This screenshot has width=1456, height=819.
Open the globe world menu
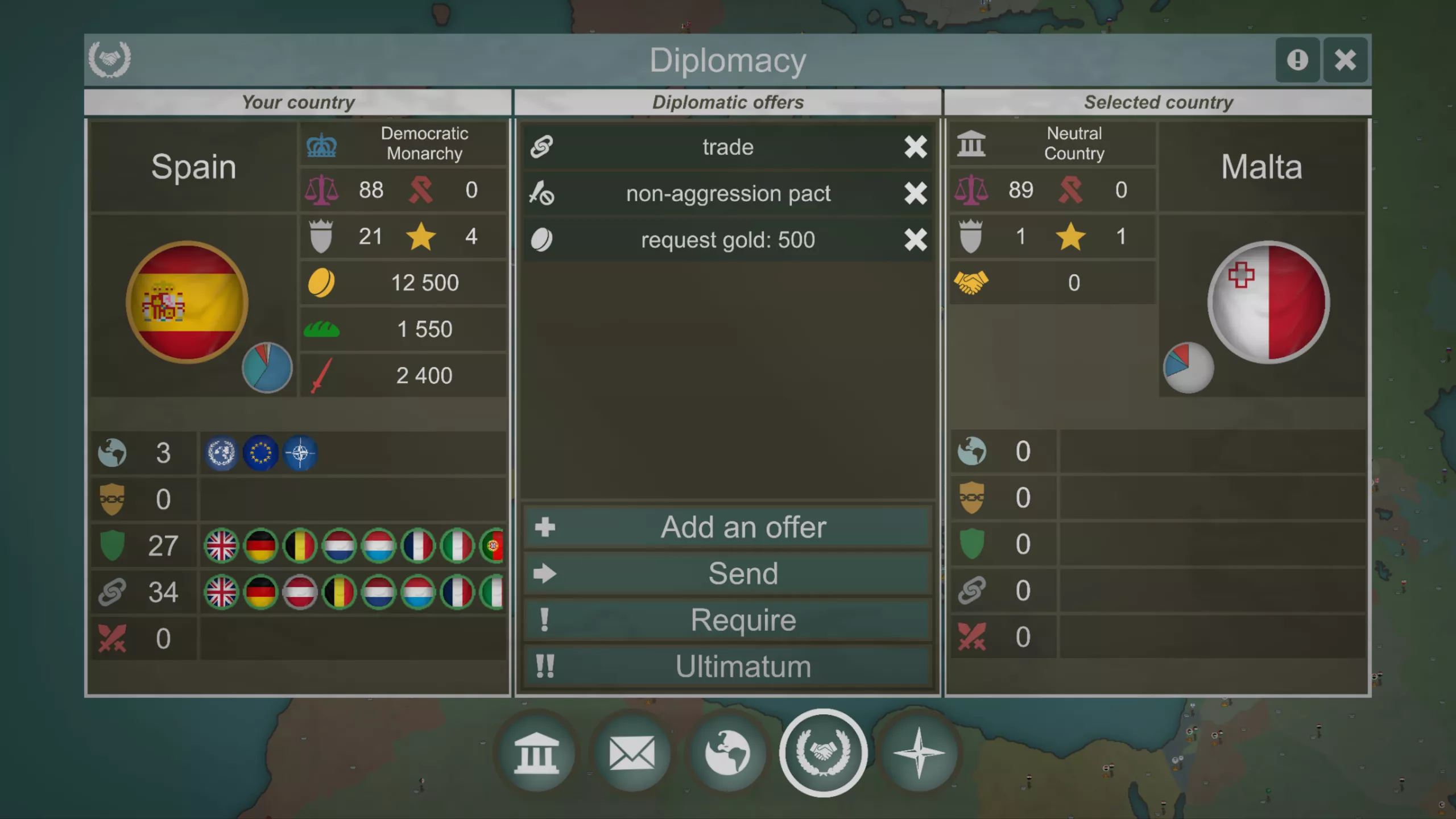click(x=727, y=754)
